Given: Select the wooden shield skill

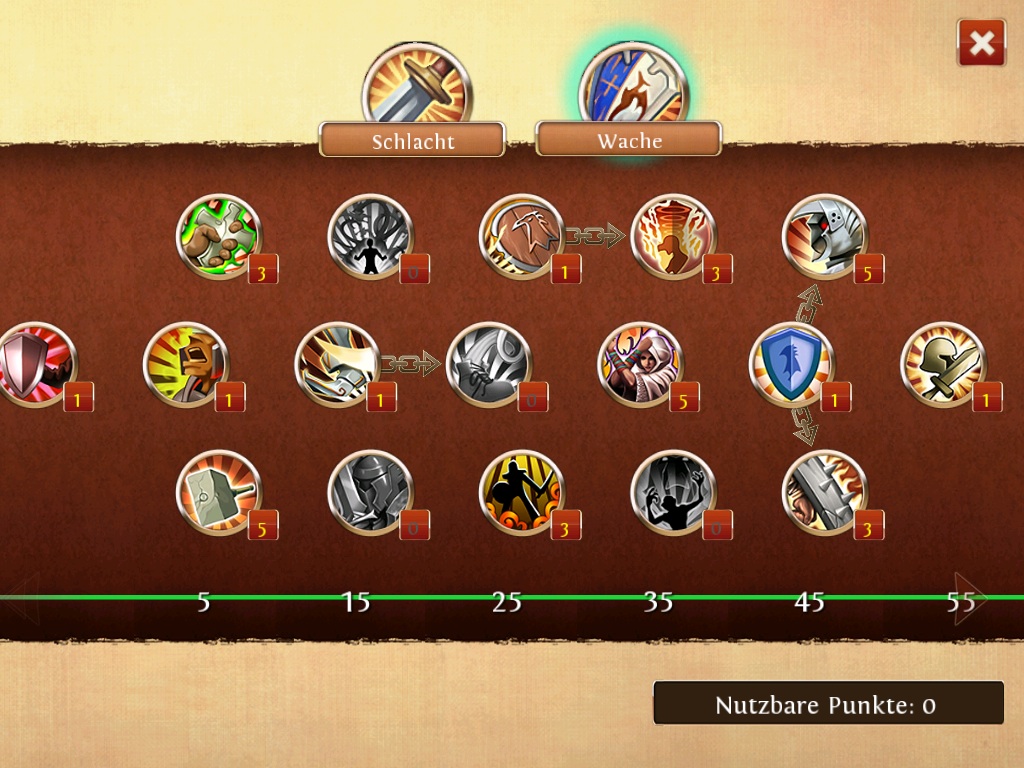Looking at the screenshot, I should (x=521, y=236).
